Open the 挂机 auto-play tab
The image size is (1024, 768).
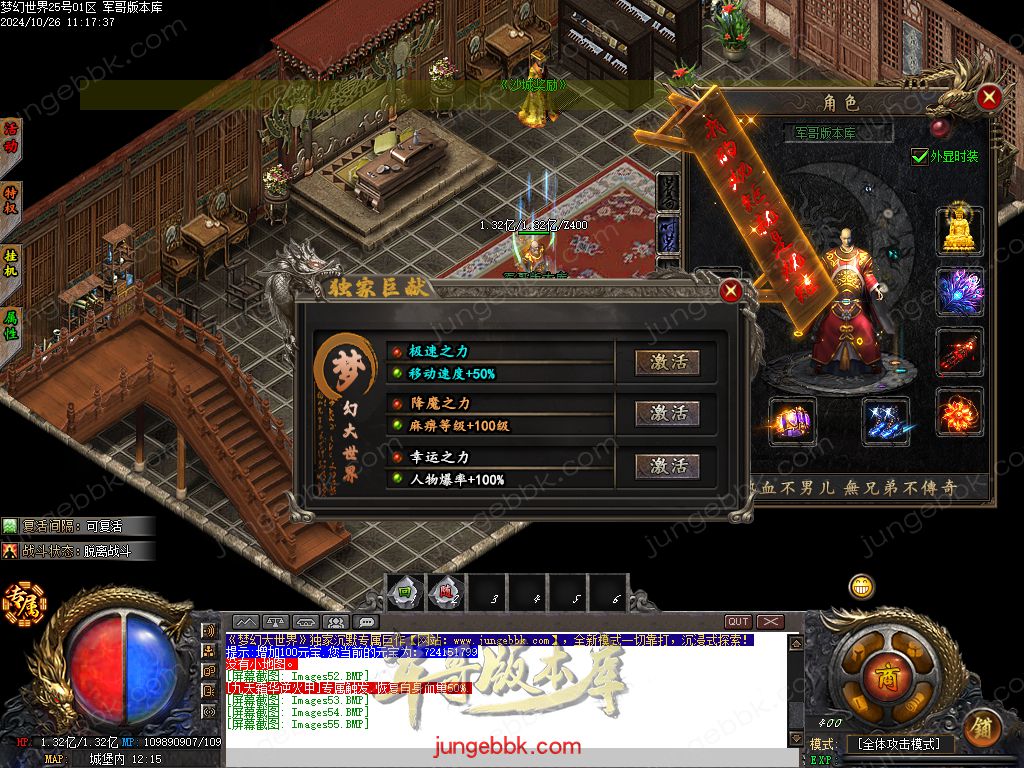click(x=11, y=262)
